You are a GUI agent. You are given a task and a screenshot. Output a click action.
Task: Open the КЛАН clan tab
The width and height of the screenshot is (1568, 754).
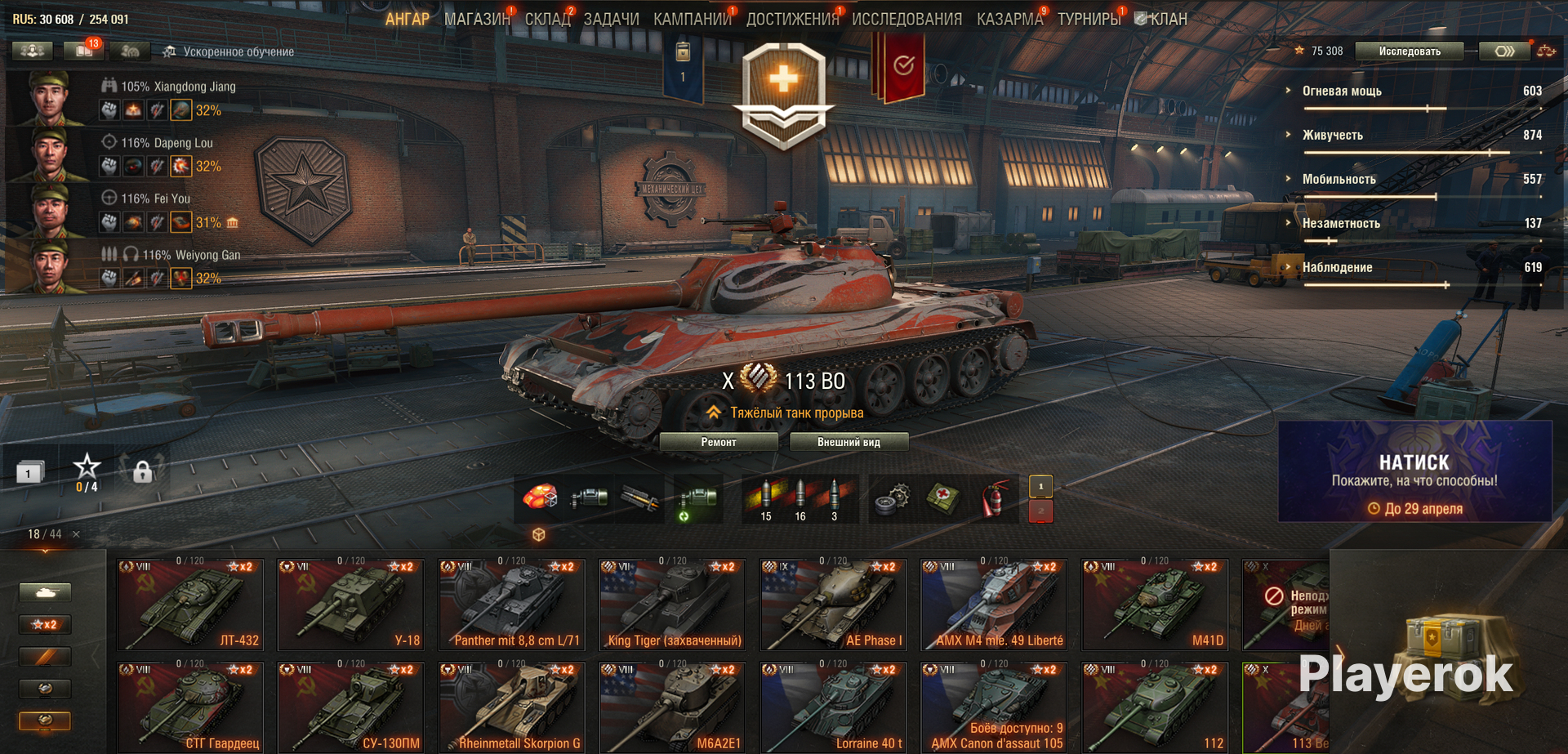point(1168,19)
